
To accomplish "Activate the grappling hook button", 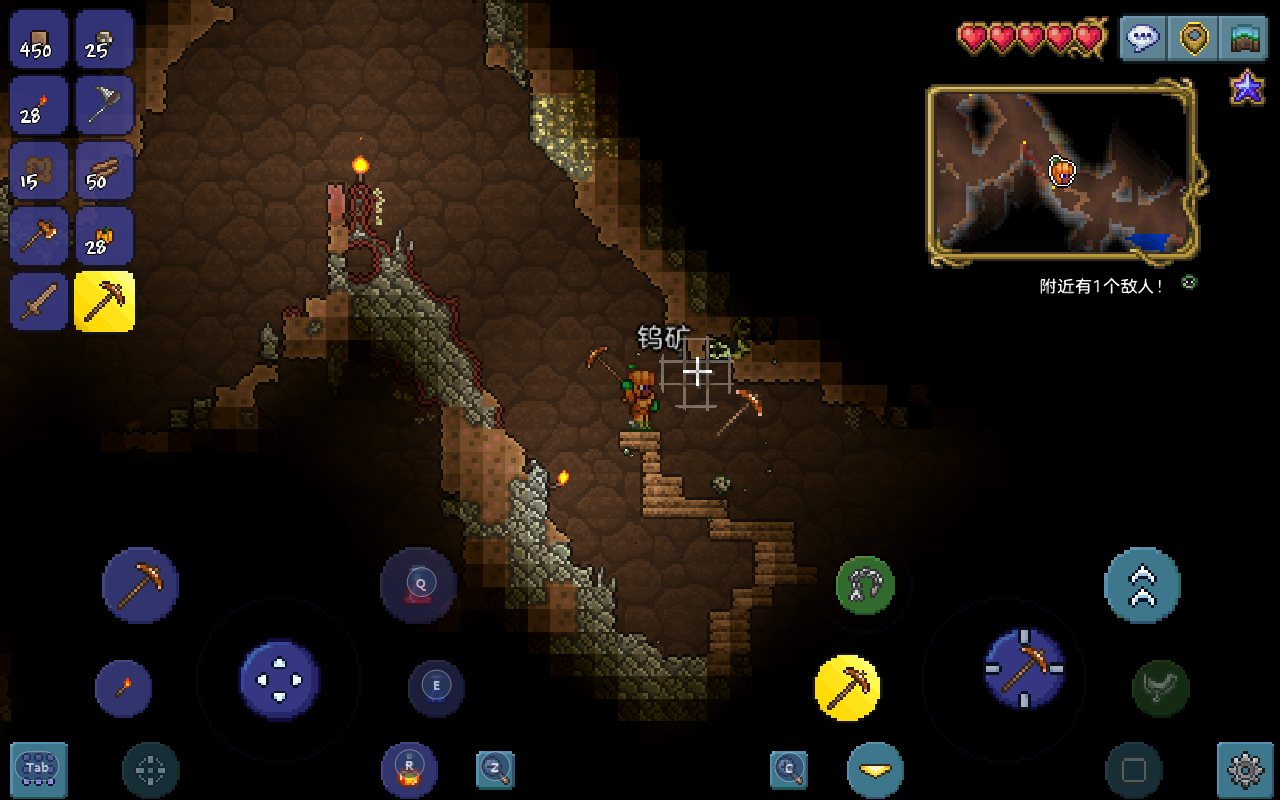I will tap(865, 586).
